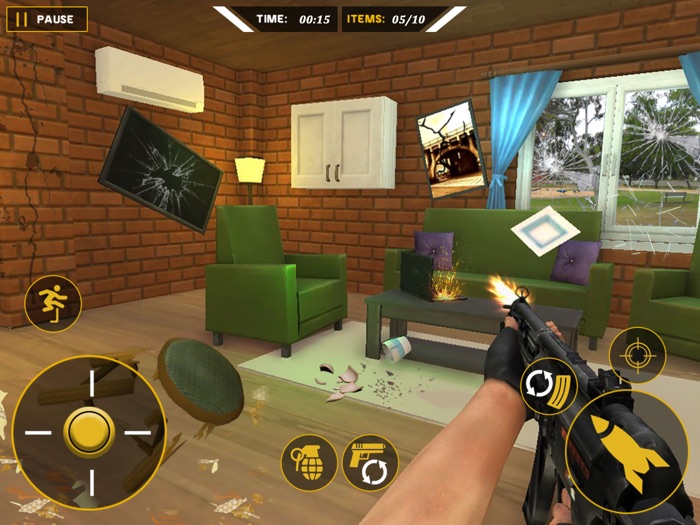Viewport: 700px width, 525px height.
Task: Click the yellow movement joystick knob
Action: 89,432
